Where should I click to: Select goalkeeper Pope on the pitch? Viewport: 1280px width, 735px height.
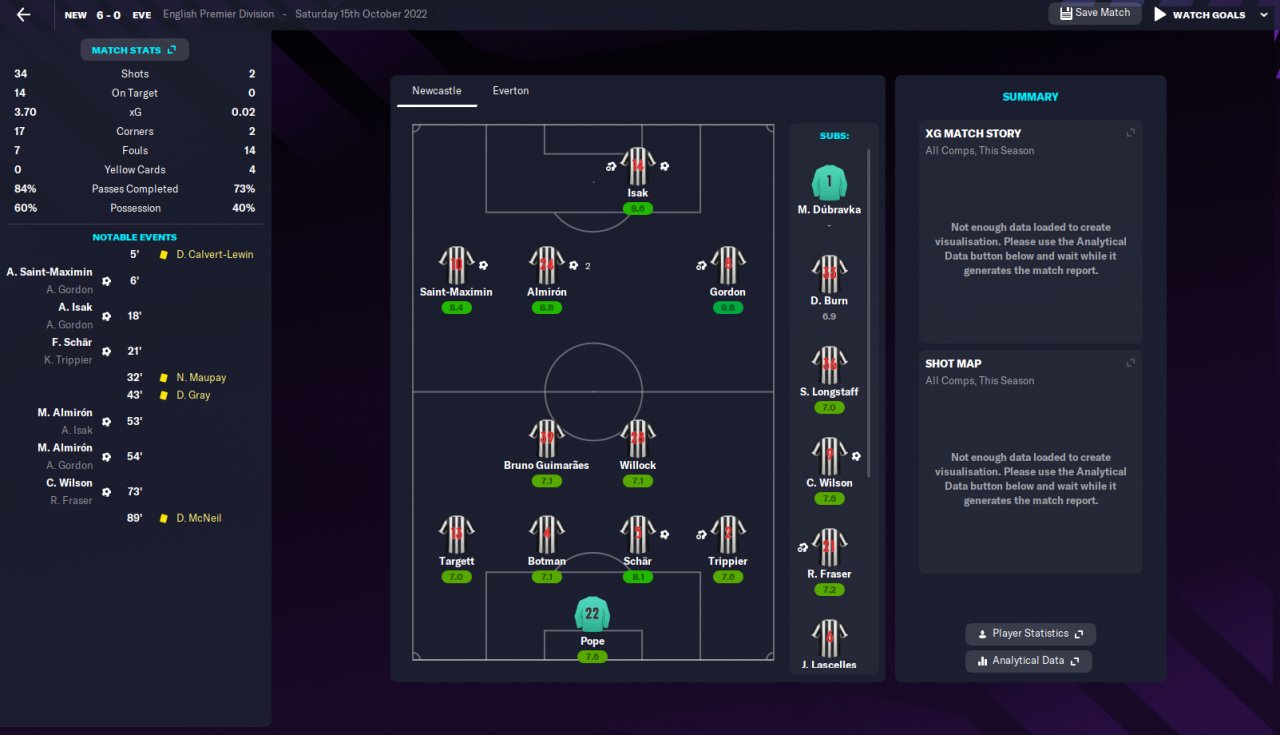pyautogui.click(x=592, y=614)
